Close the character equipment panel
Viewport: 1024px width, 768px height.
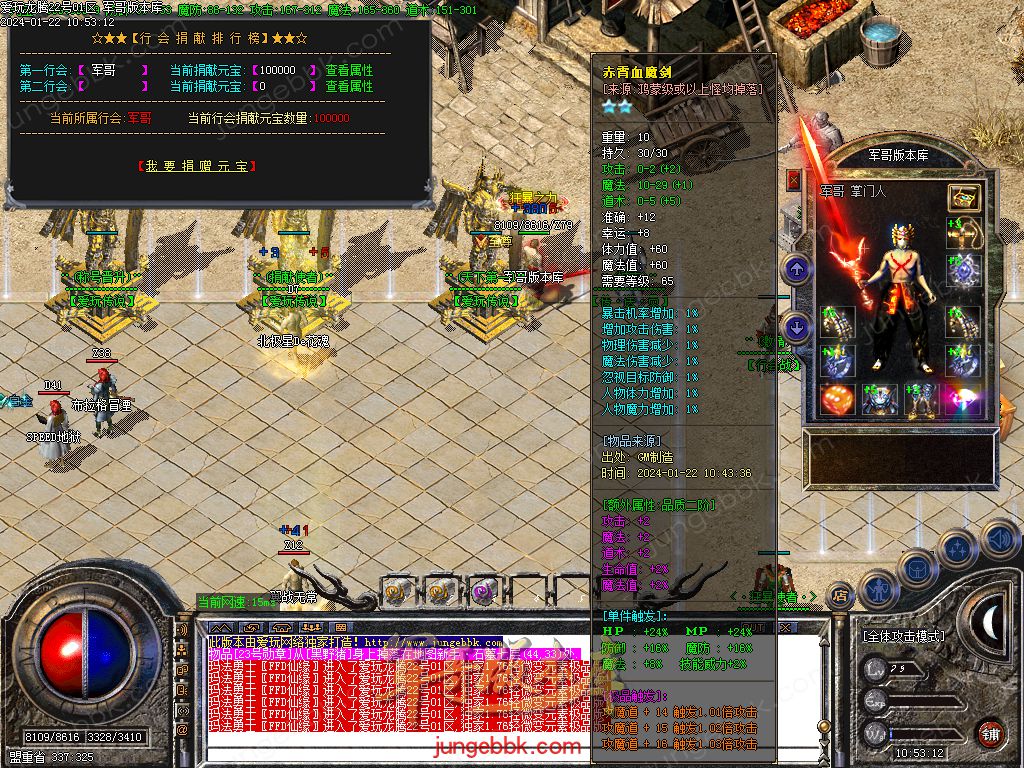[794, 180]
